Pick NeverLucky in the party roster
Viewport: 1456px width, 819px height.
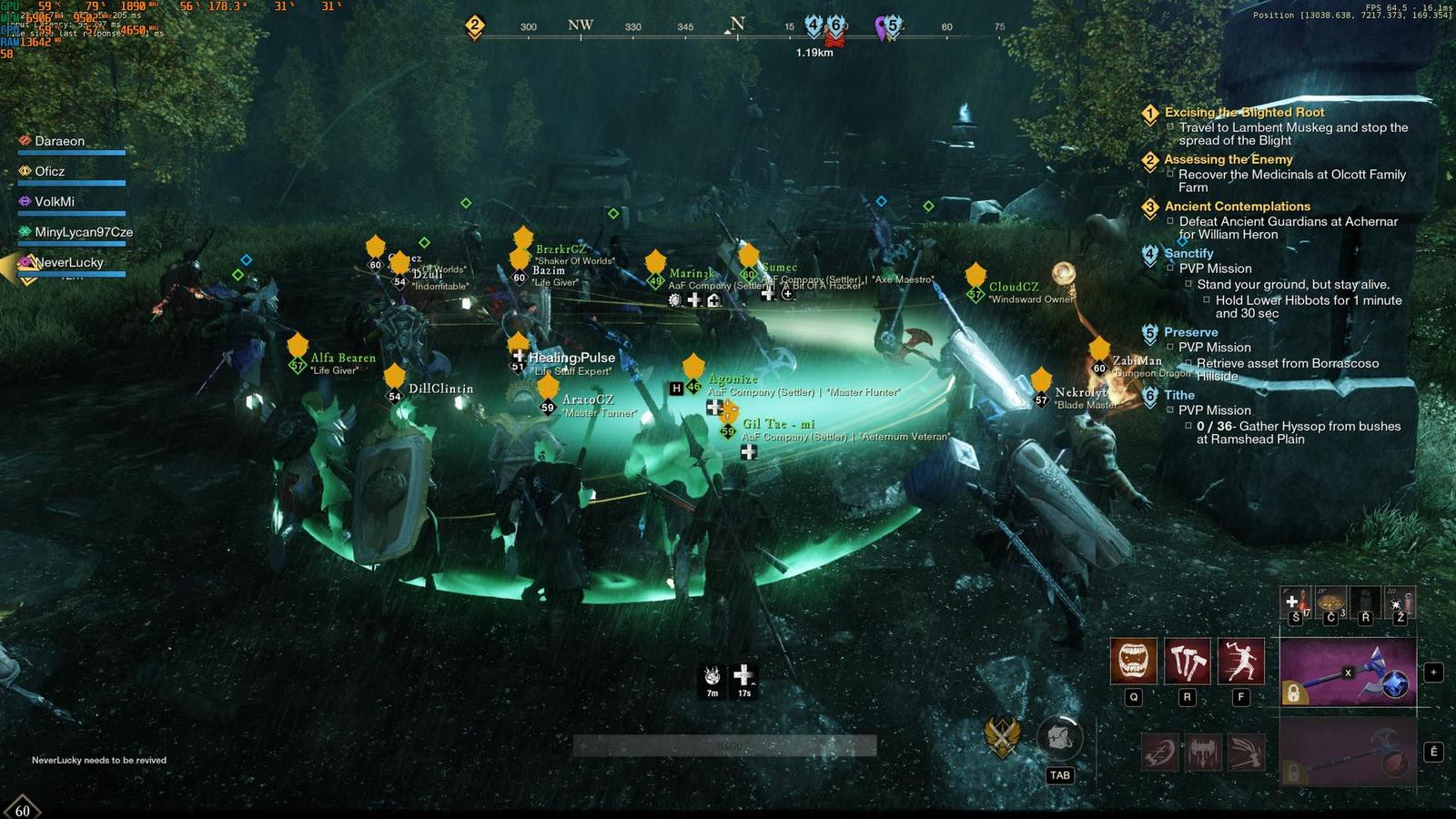point(69,262)
